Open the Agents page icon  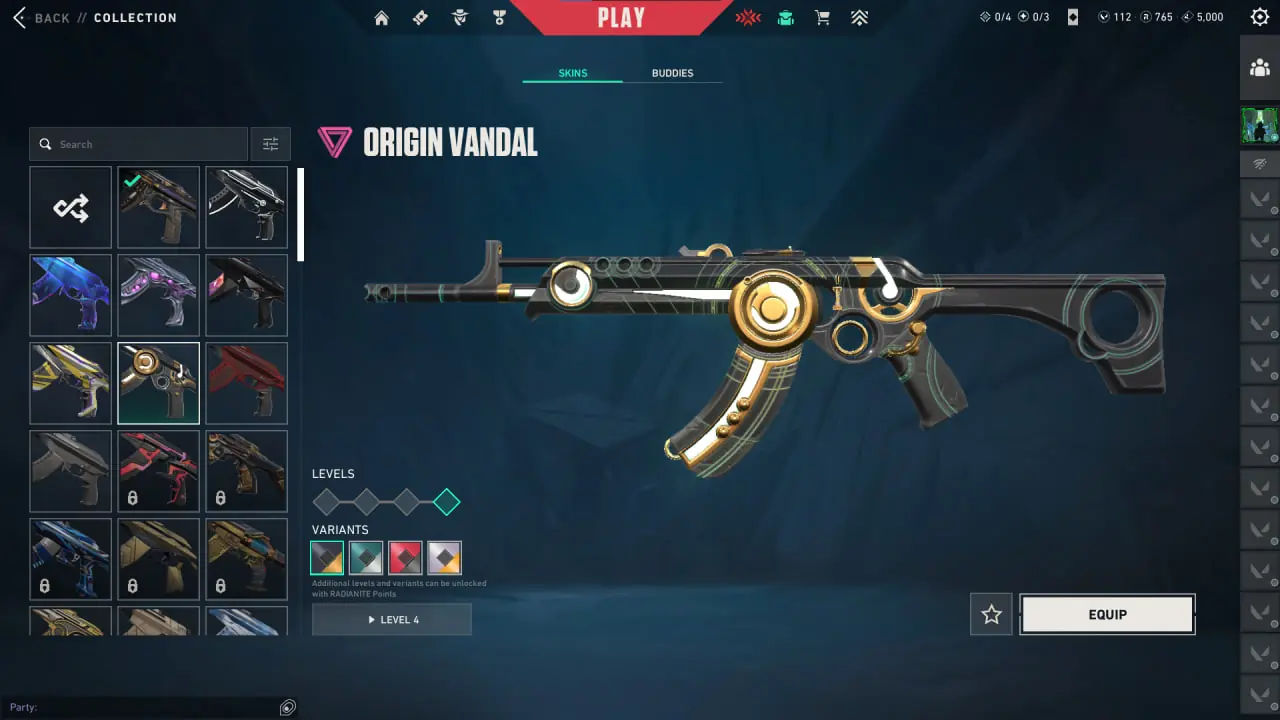pos(459,17)
